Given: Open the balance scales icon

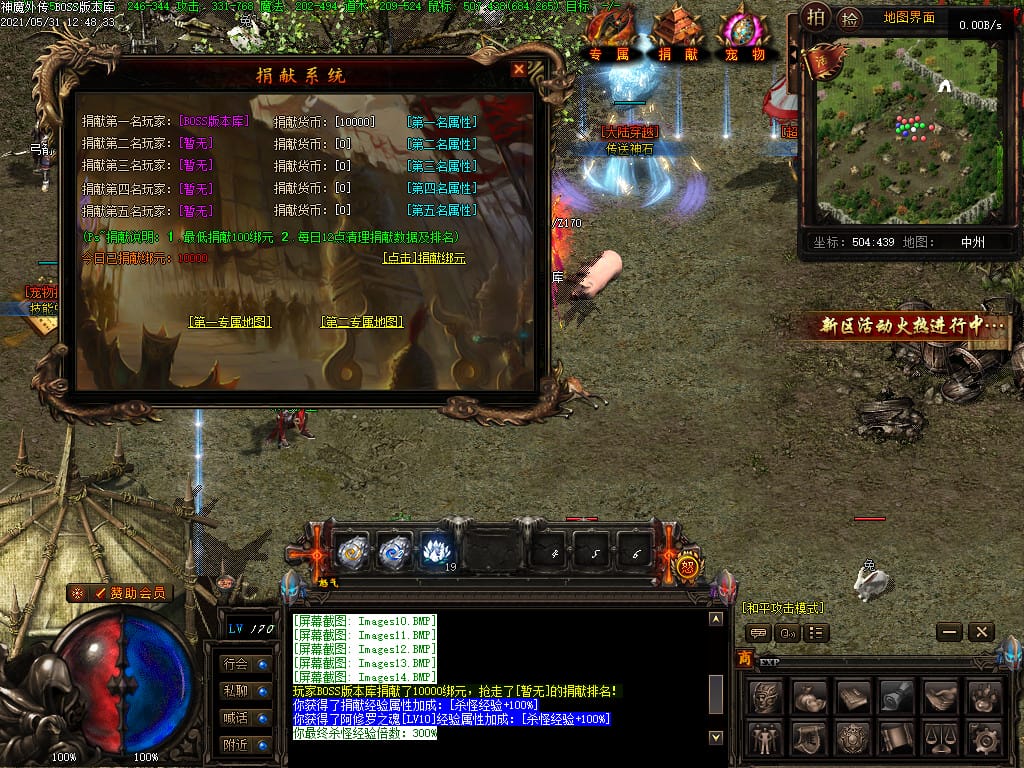Looking at the screenshot, I should click(942, 739).
